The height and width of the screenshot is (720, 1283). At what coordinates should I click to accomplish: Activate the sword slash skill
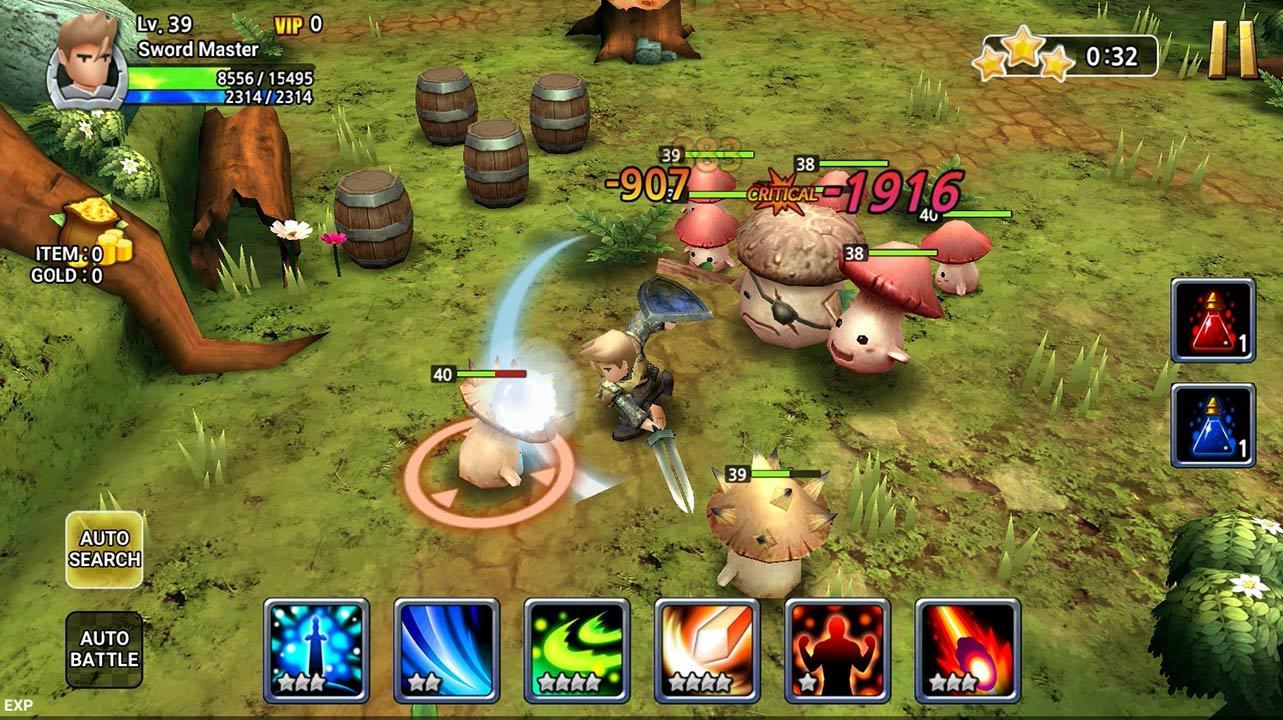tap(317, 651)
